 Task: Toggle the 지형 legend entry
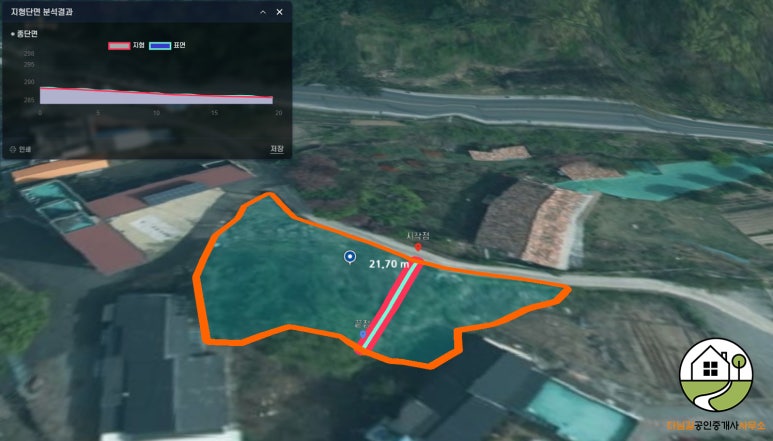[127, 46]
